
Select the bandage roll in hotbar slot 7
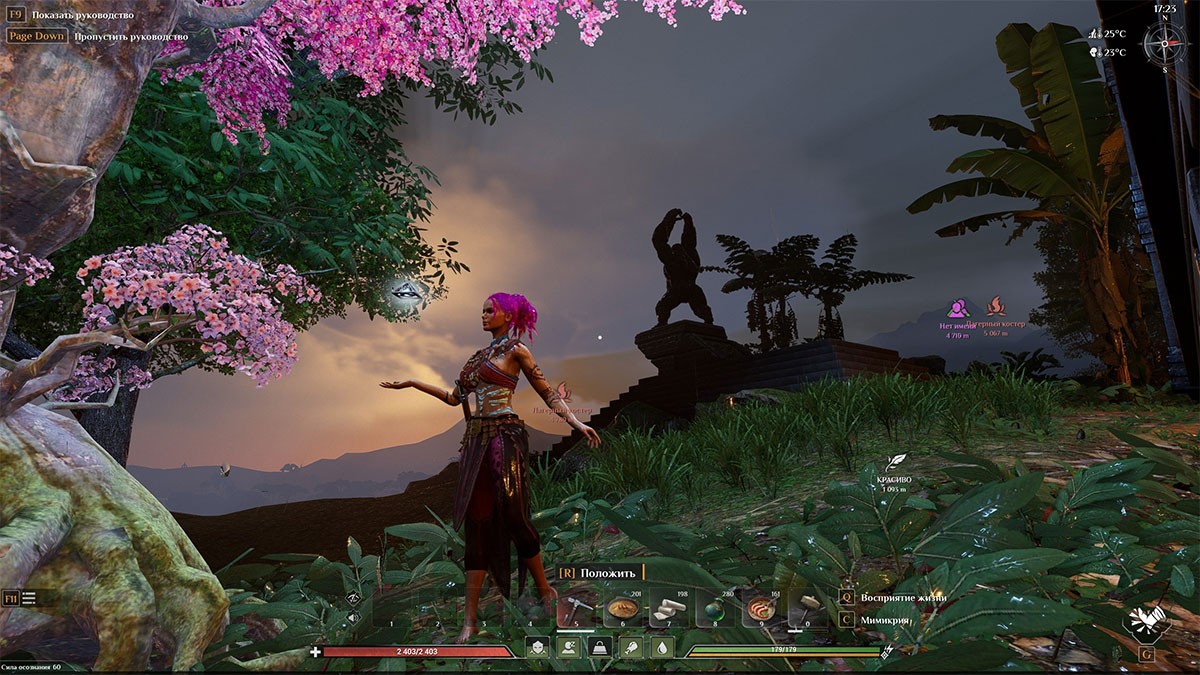(669, 608)
